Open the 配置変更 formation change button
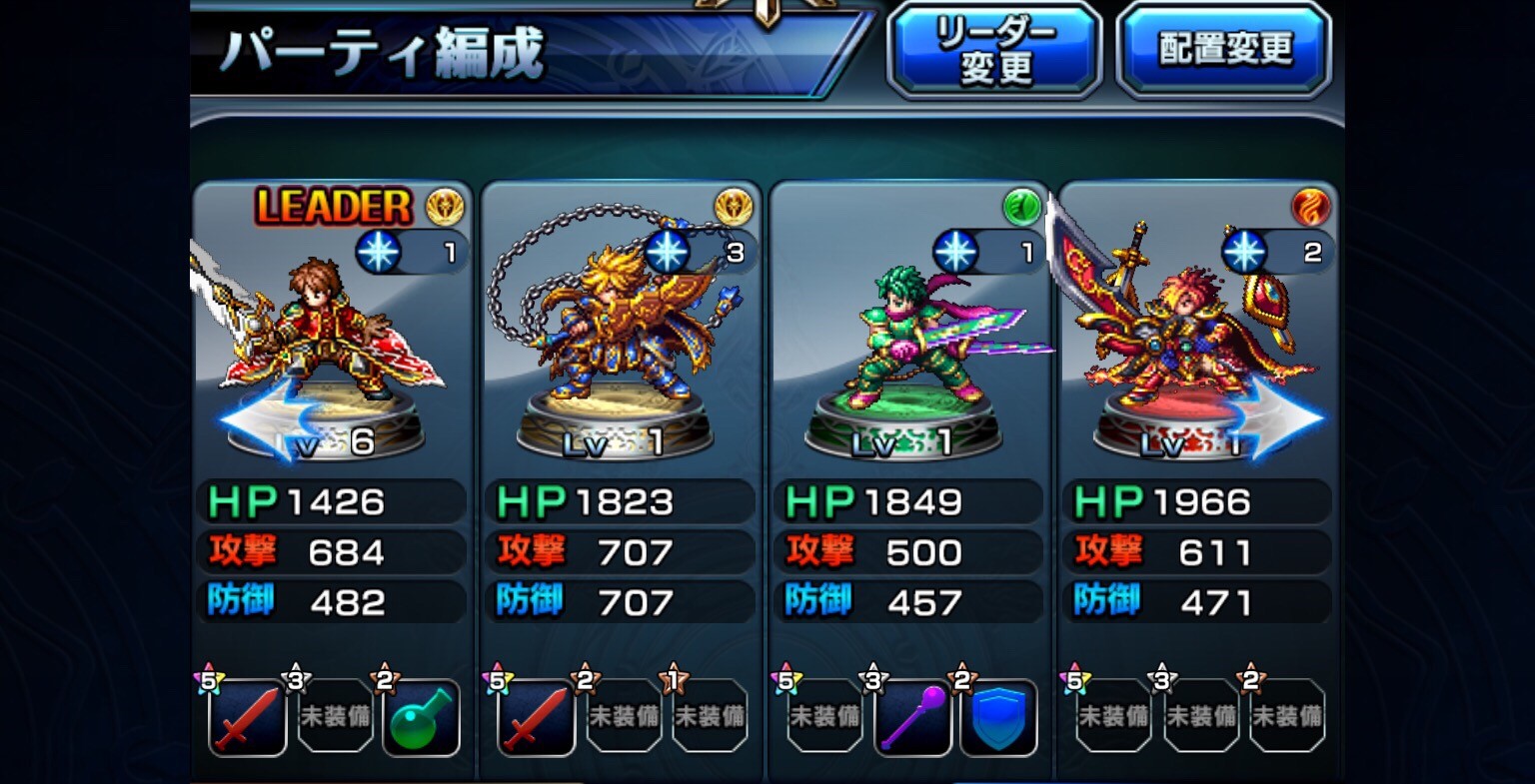 1224,50
